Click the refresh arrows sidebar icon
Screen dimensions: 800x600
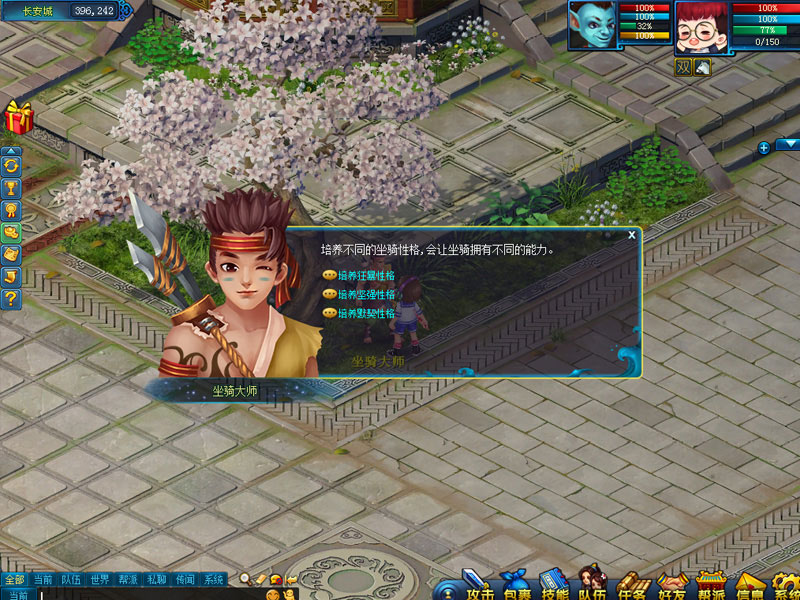point(12,165)
